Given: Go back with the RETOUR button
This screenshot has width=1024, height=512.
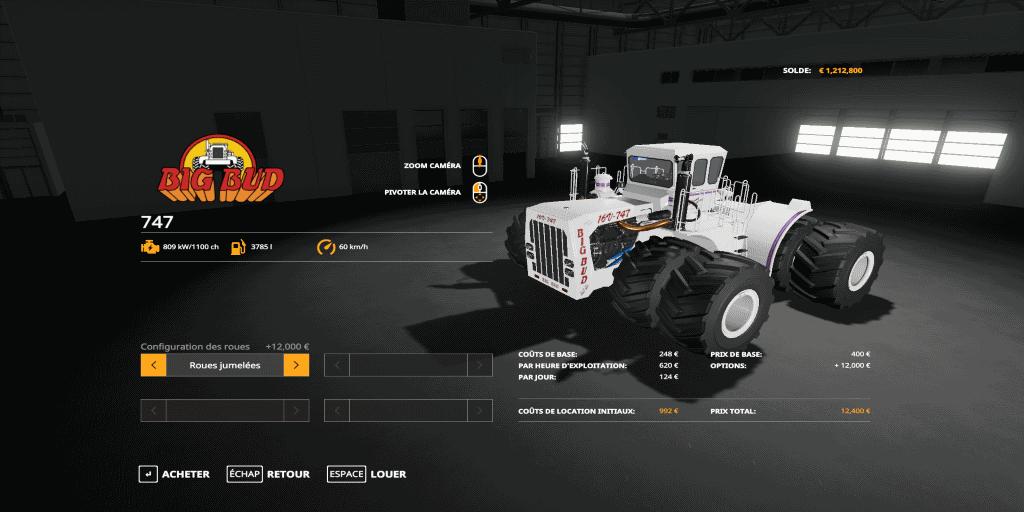Looking at the screenshot, I should tap(268, 474).
